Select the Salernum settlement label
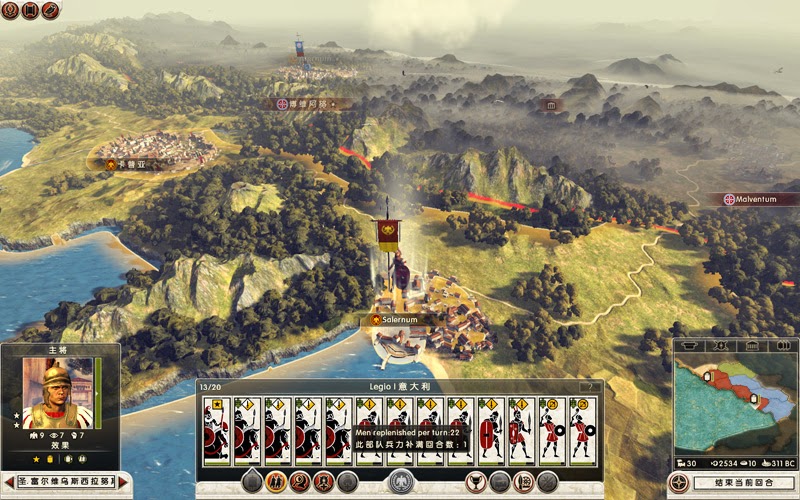 (400, 319)
